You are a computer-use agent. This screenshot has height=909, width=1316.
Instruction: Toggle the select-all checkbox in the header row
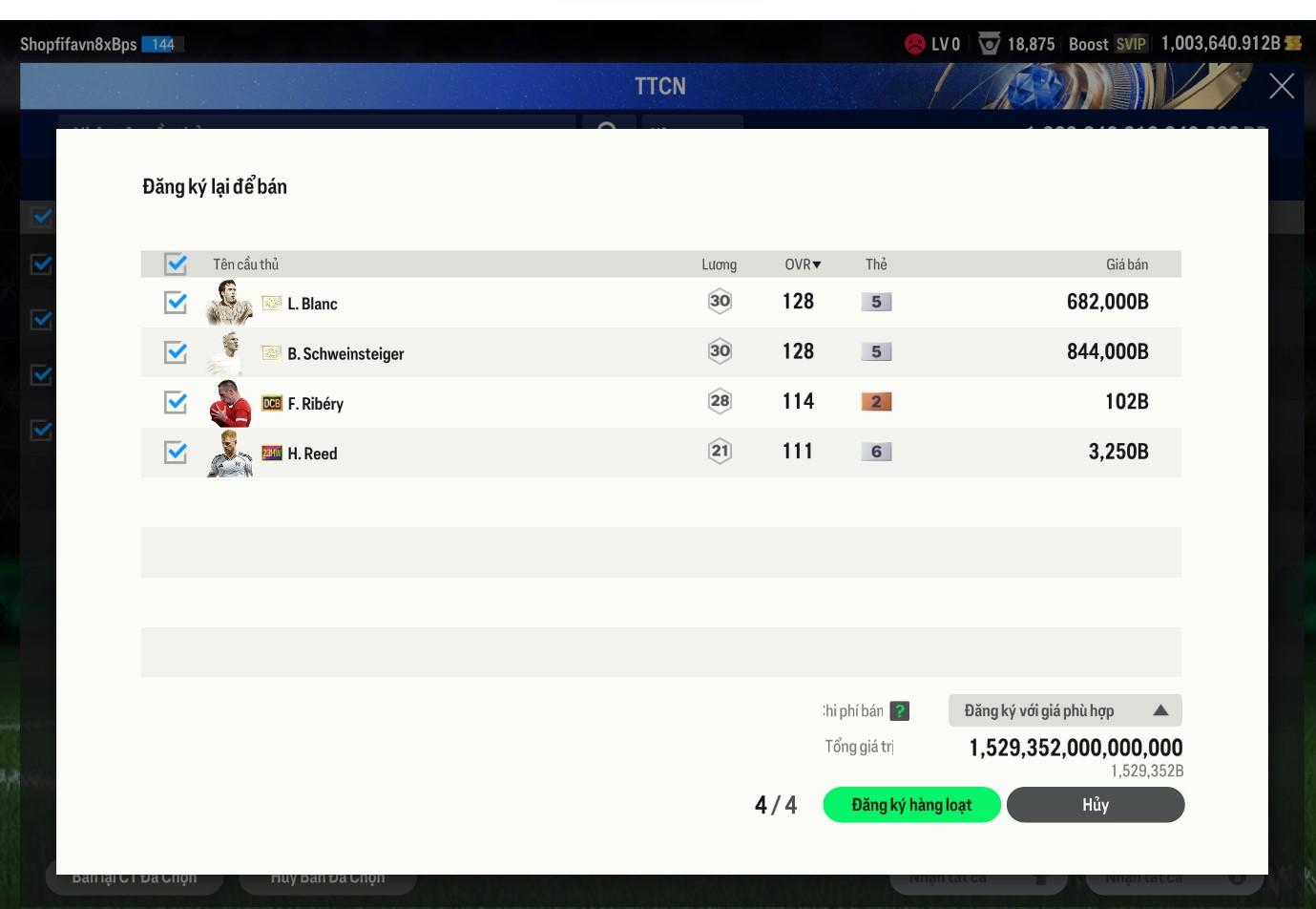(176, 264)
